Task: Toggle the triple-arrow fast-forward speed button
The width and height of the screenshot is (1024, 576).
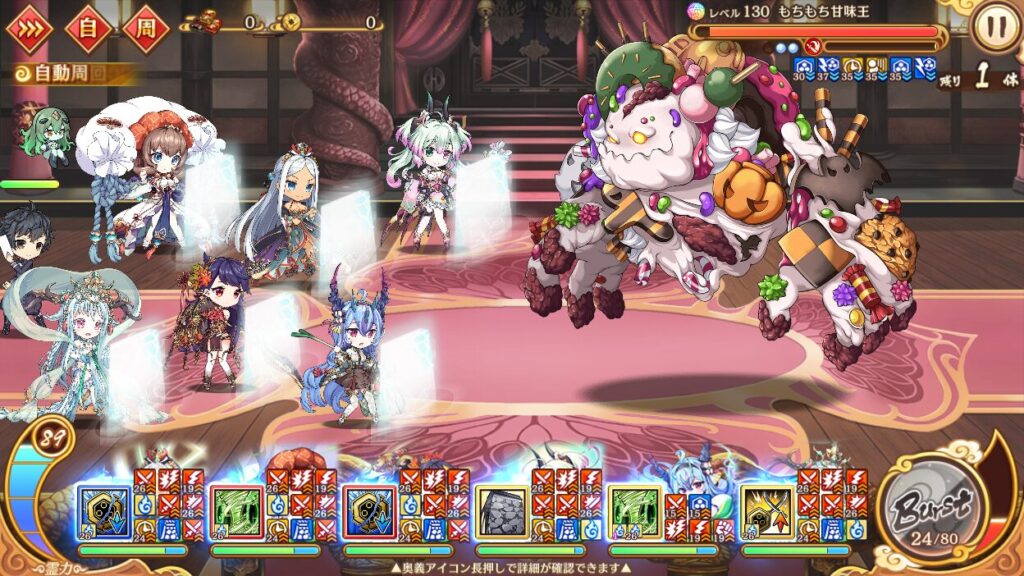Action: pos(29,29)
